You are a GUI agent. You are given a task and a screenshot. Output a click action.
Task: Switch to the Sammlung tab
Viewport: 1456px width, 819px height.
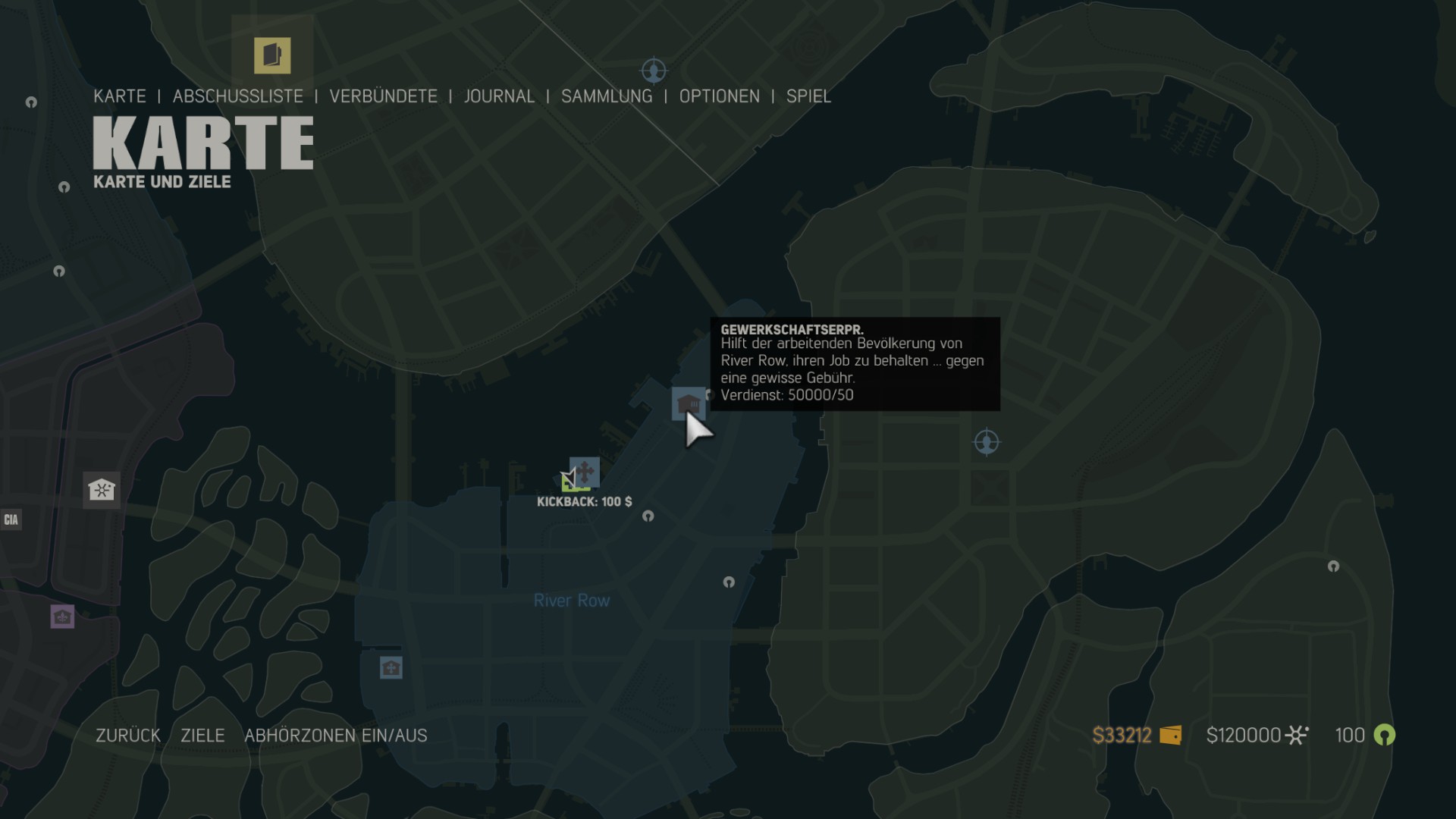coord(606,96)
